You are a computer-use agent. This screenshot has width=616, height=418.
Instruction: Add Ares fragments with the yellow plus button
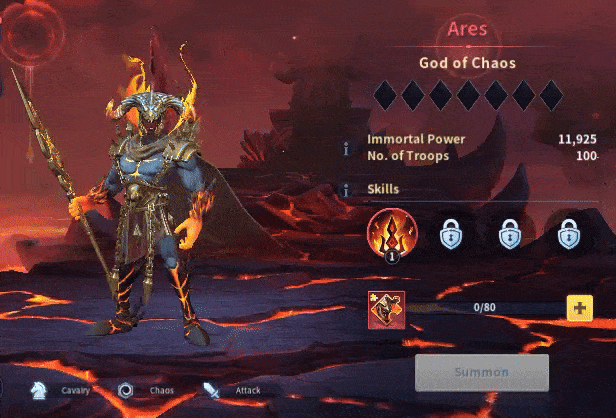(580, 308)
